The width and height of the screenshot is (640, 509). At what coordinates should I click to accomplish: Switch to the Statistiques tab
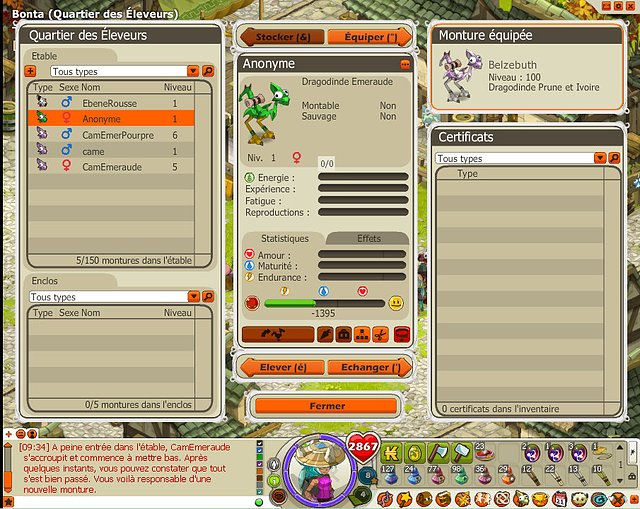[285, 239]
